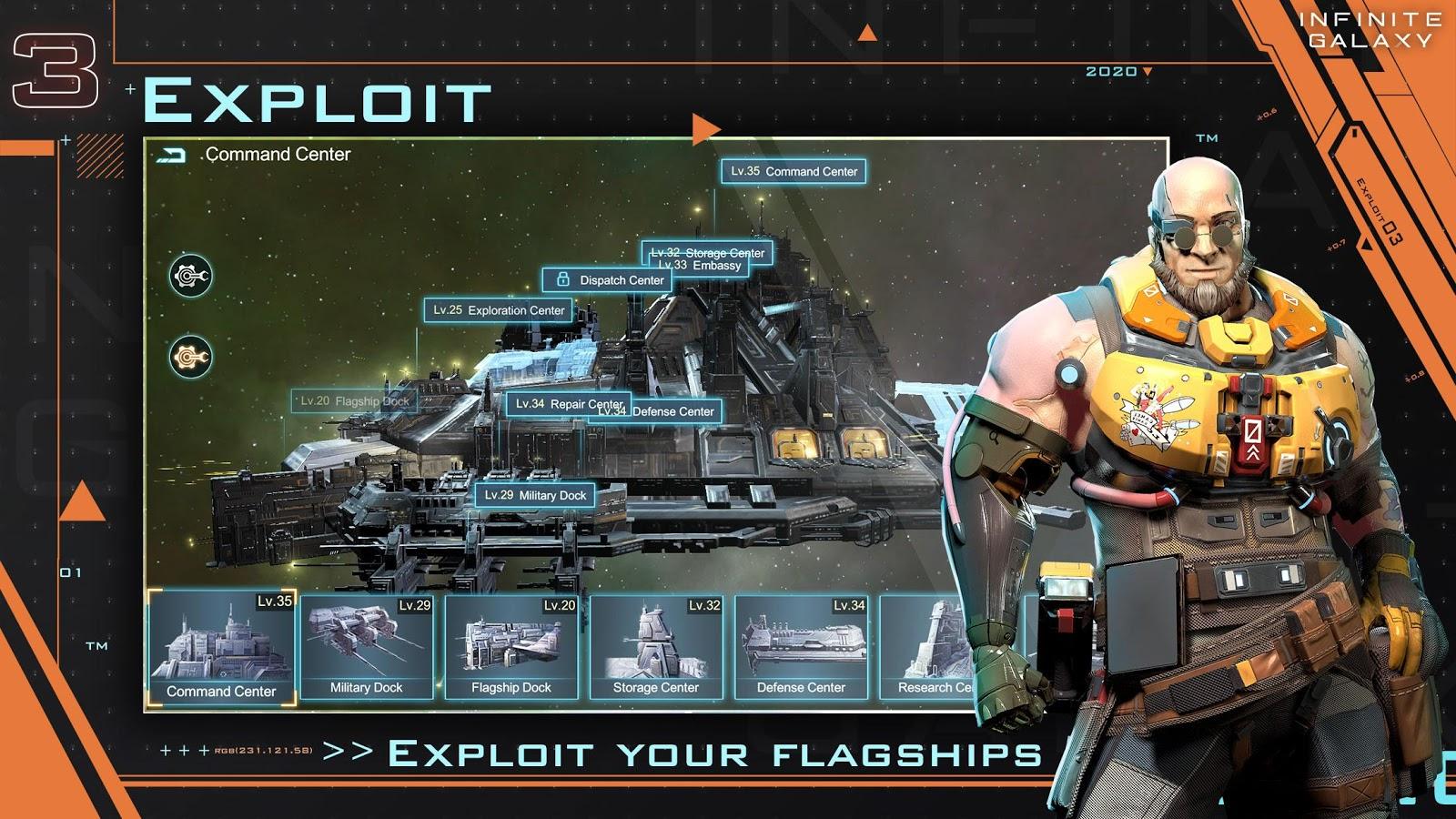The height and width of the screenshot is (819, 1456).
Task: Open the Lv.20 Flagship Dock ship label
Action: point(354,401)
